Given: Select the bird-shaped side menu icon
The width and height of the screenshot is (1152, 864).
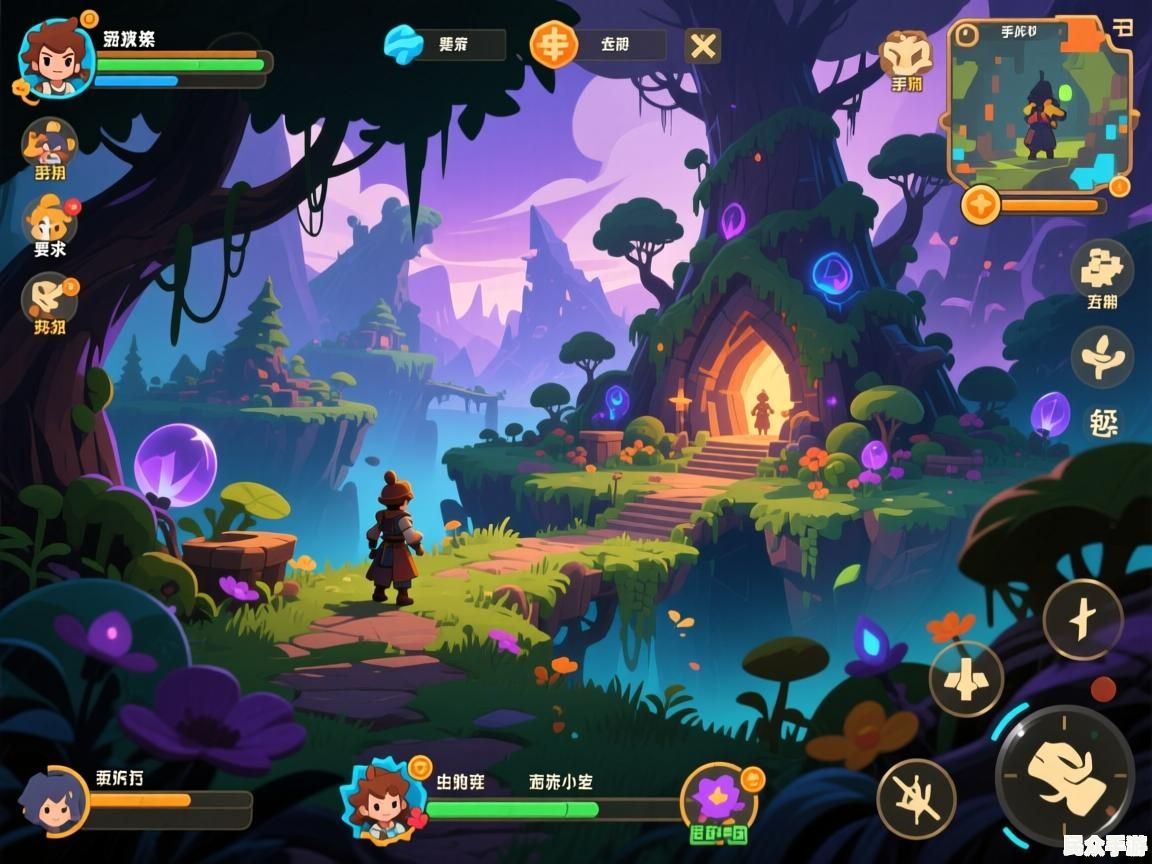Looking at the screenshot, I should coord(49,297).
